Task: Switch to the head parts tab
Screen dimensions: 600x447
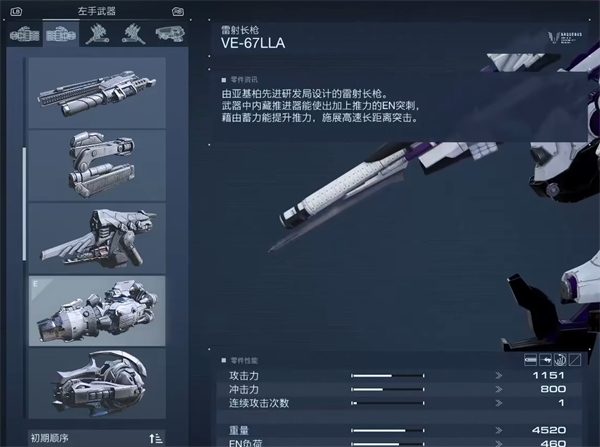Action: [166, 34]
